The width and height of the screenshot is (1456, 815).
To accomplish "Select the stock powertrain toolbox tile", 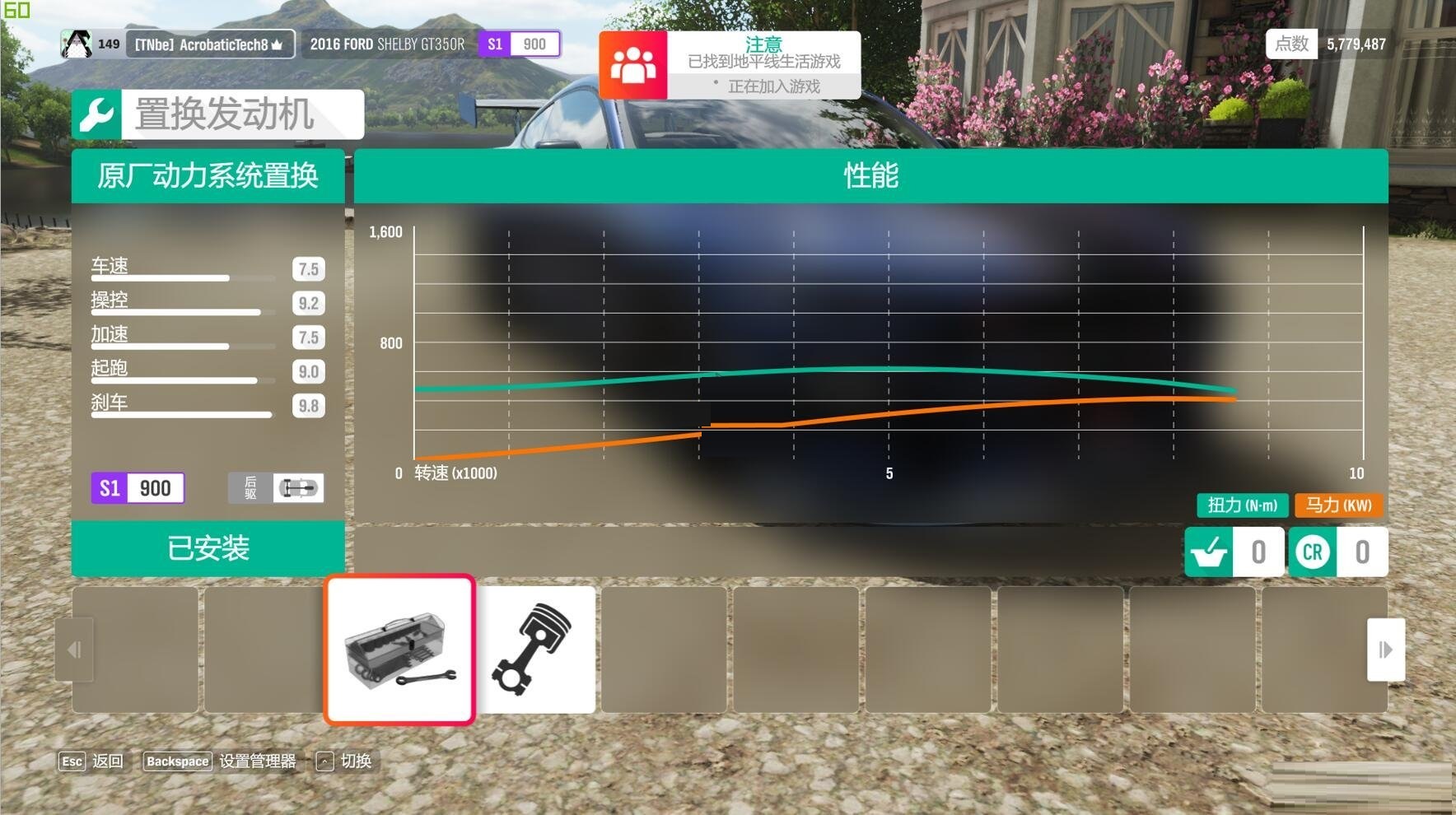I will 399,650.
